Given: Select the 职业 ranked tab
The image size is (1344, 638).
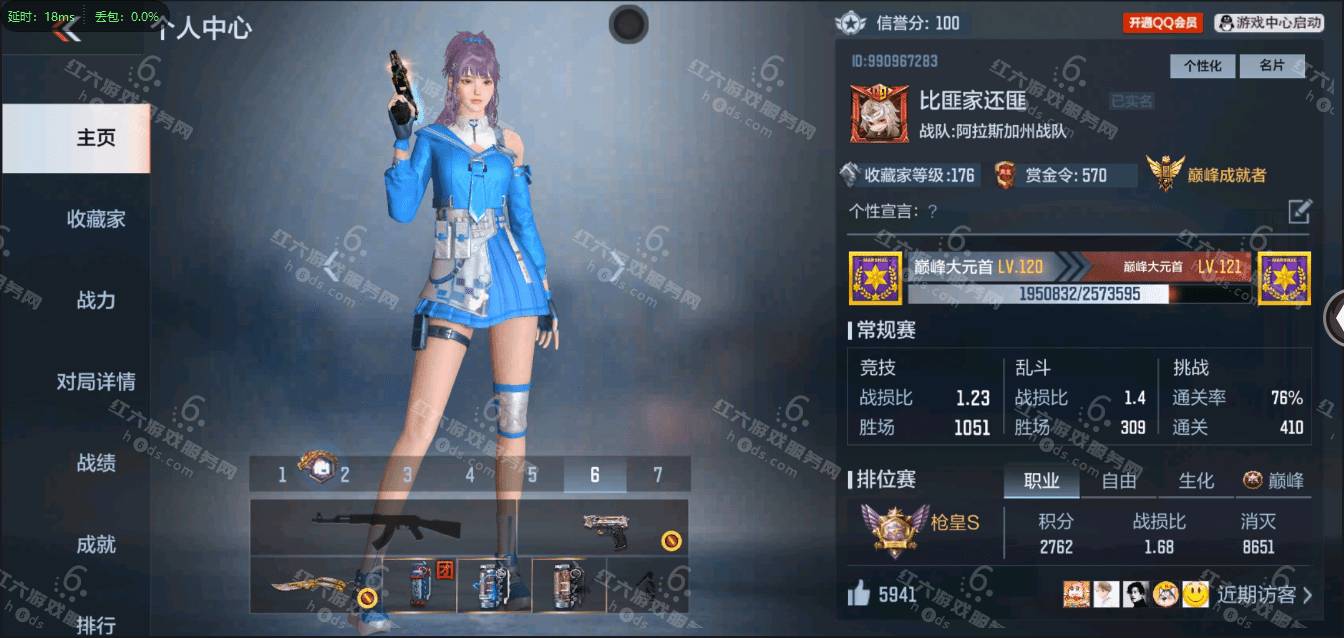Looking at the screenshot, I should click(x=1041, y=481).
